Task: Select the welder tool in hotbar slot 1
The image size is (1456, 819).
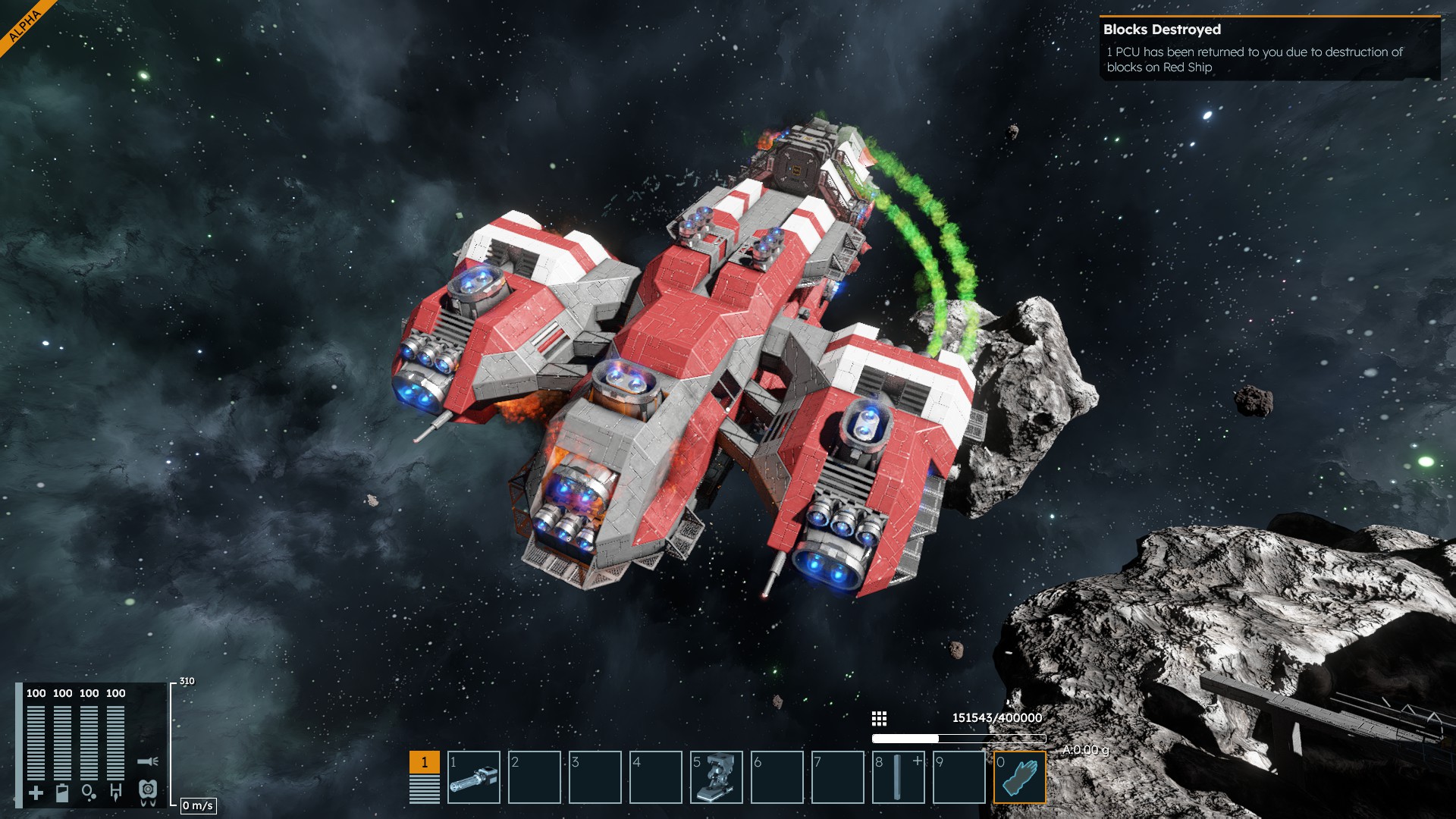Action: coord(474,777)
